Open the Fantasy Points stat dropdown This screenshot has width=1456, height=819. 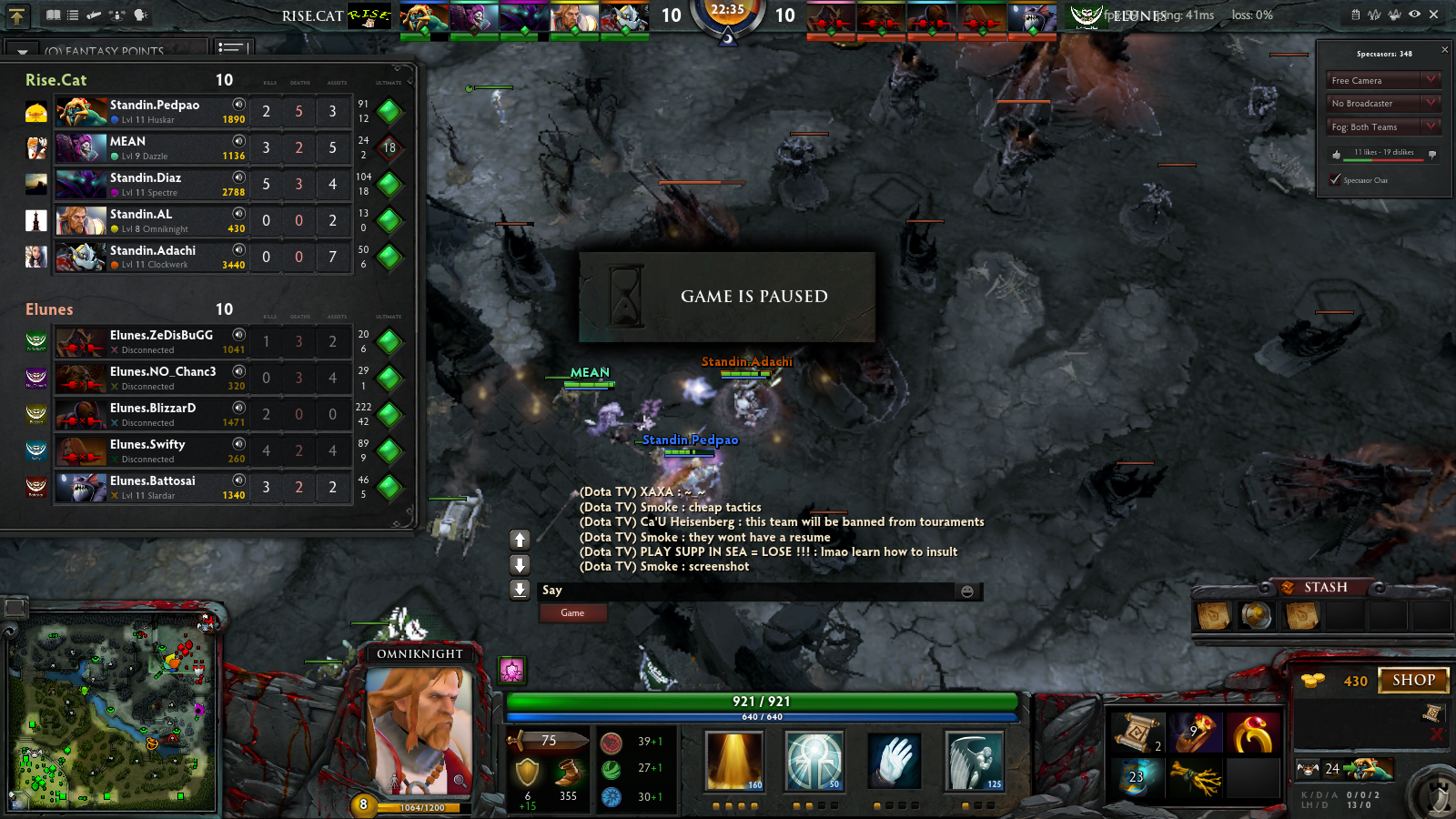click(x=105, y=51)
